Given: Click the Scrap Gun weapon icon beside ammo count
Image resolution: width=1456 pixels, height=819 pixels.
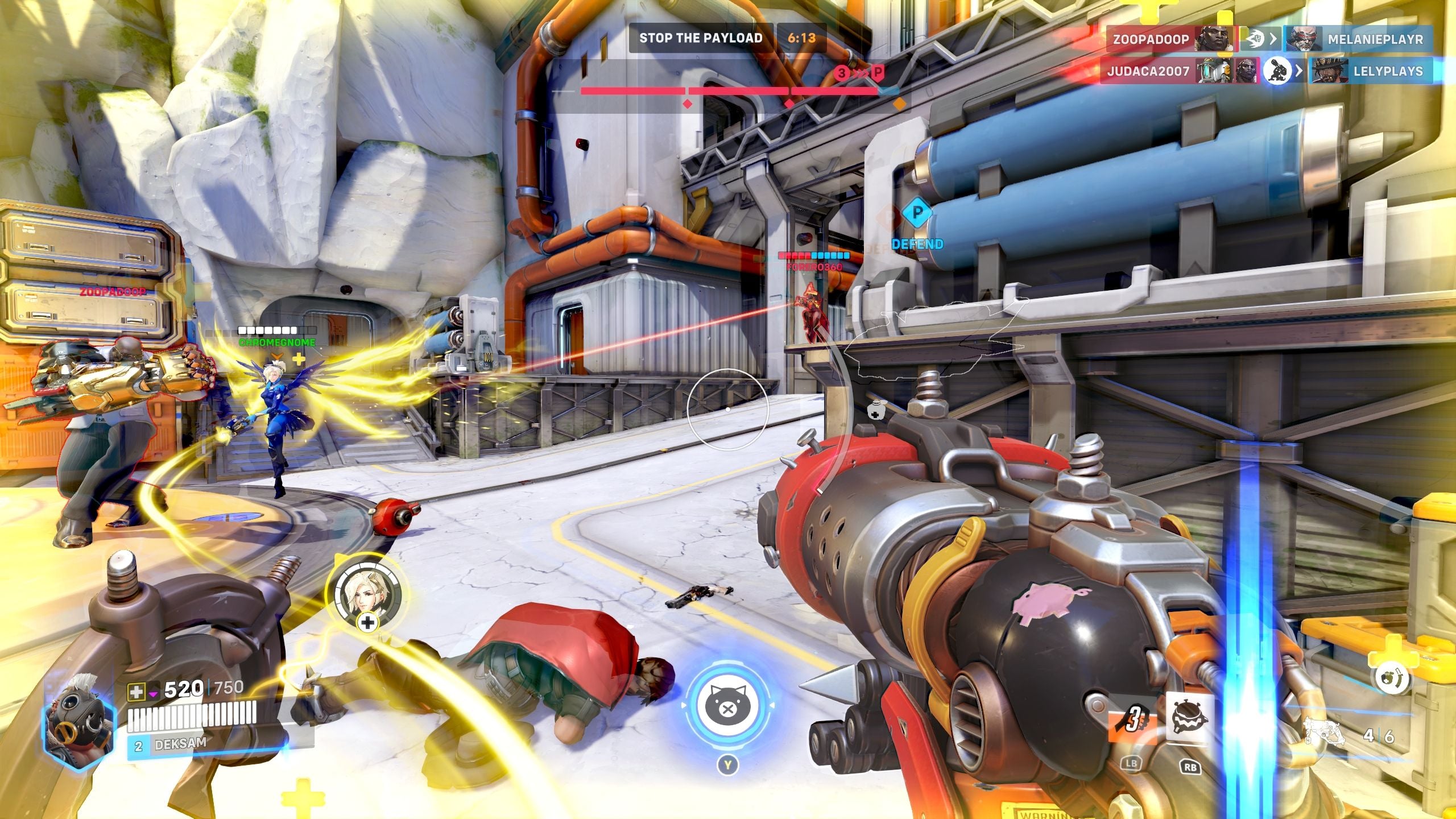Looking at the screenshot, I should (x=1324, y=730).
